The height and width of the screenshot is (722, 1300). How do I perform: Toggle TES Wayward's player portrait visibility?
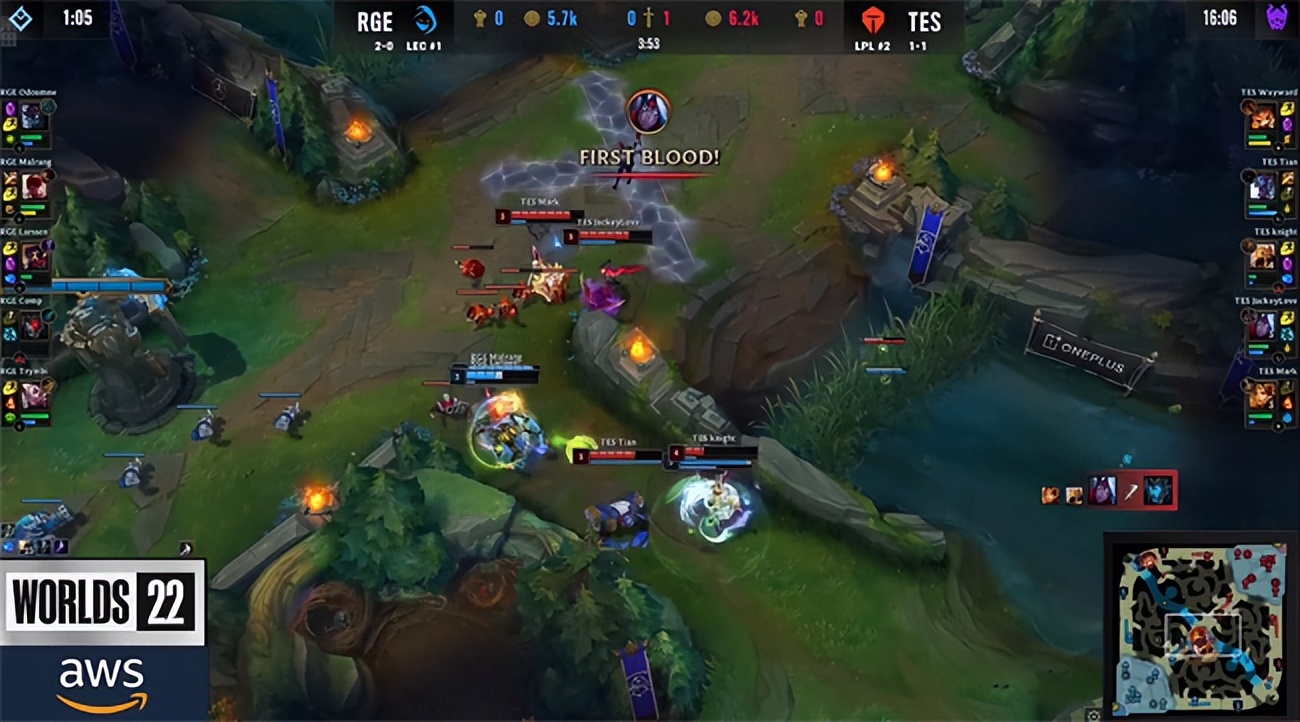click(1262, 115)
